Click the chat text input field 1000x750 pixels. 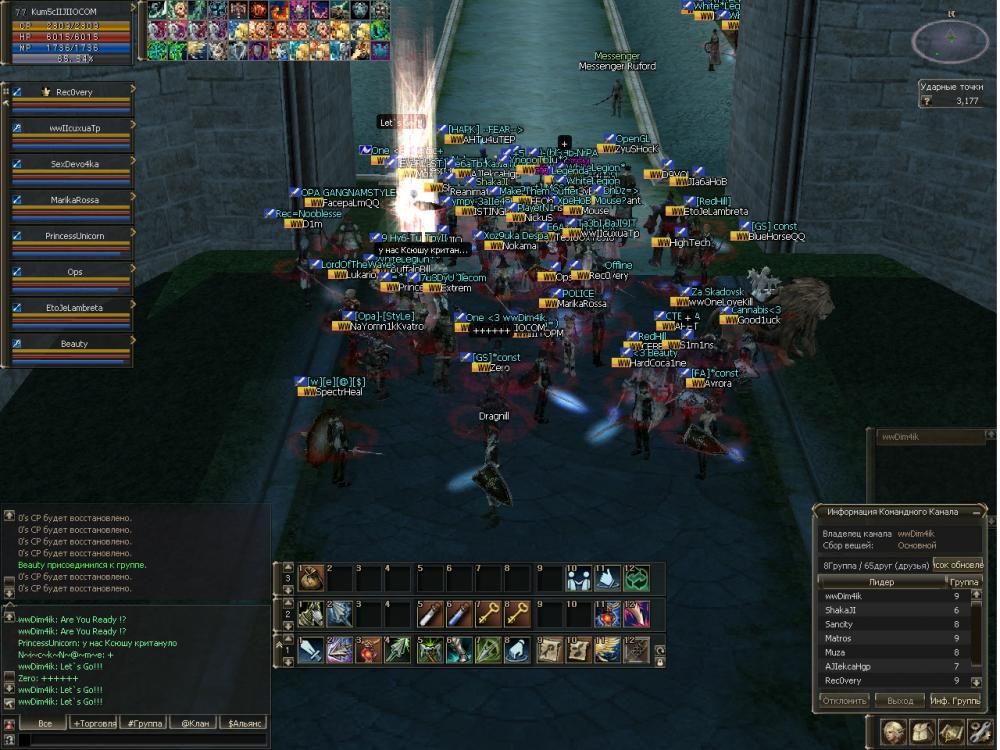(140, 740)
